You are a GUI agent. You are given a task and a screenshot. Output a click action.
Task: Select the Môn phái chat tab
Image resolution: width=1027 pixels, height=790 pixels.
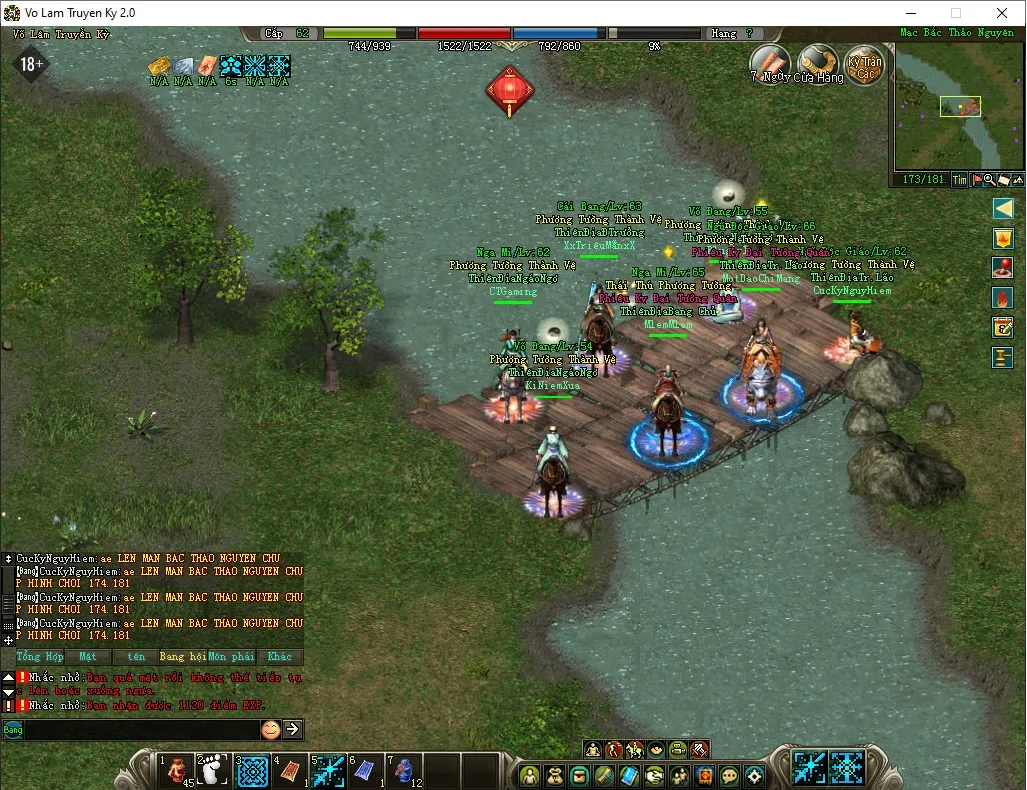[x=231, y=657]
